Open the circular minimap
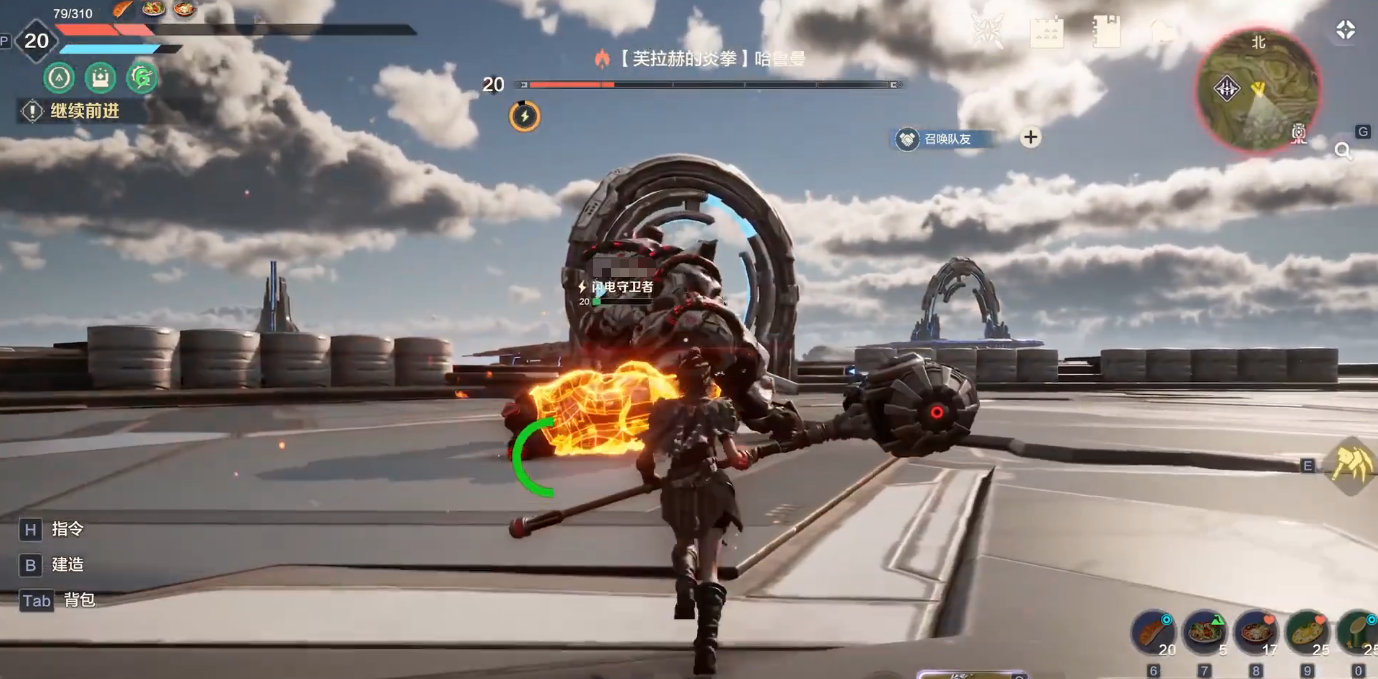The image size is (1378, 679). [1258, 91]
